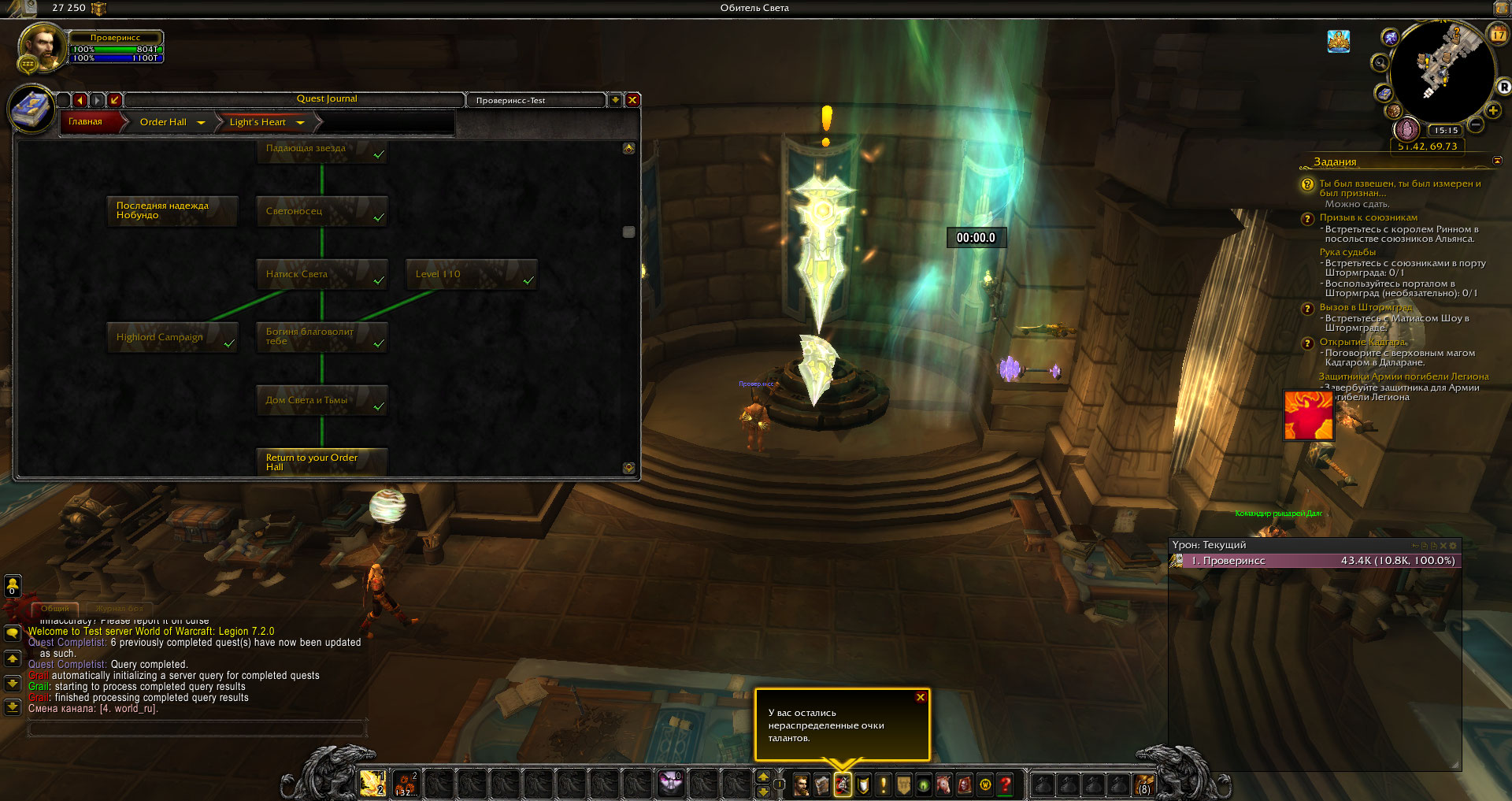Collapse the Задания quest tracker
Screen dimensions: 1512x801
click(1497, 161)
